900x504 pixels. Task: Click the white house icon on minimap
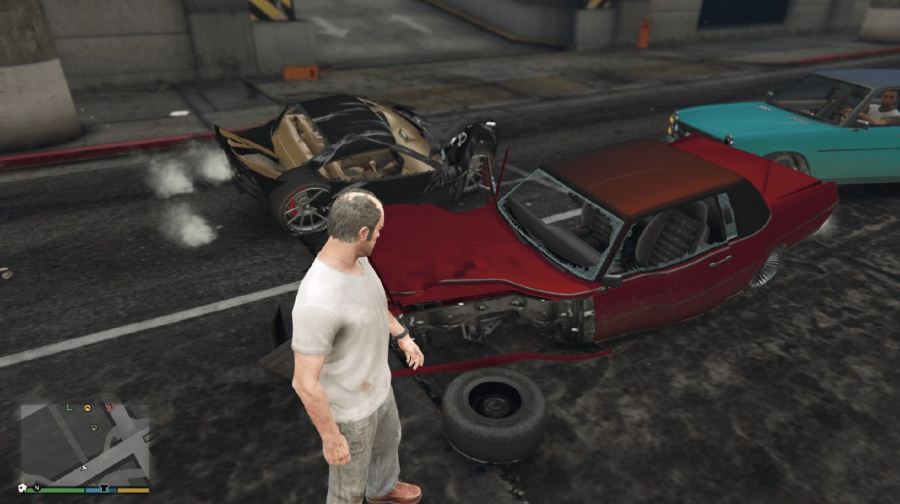coord(22,488)
